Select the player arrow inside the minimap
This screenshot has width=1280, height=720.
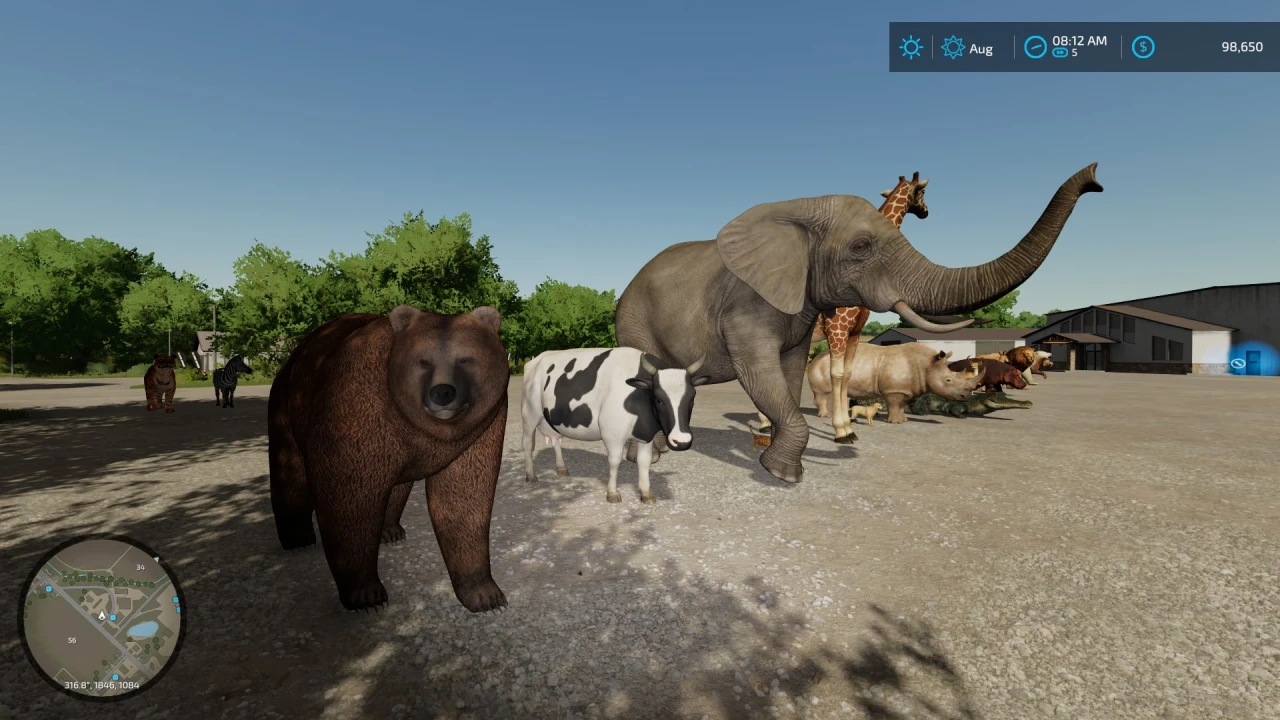101,616
